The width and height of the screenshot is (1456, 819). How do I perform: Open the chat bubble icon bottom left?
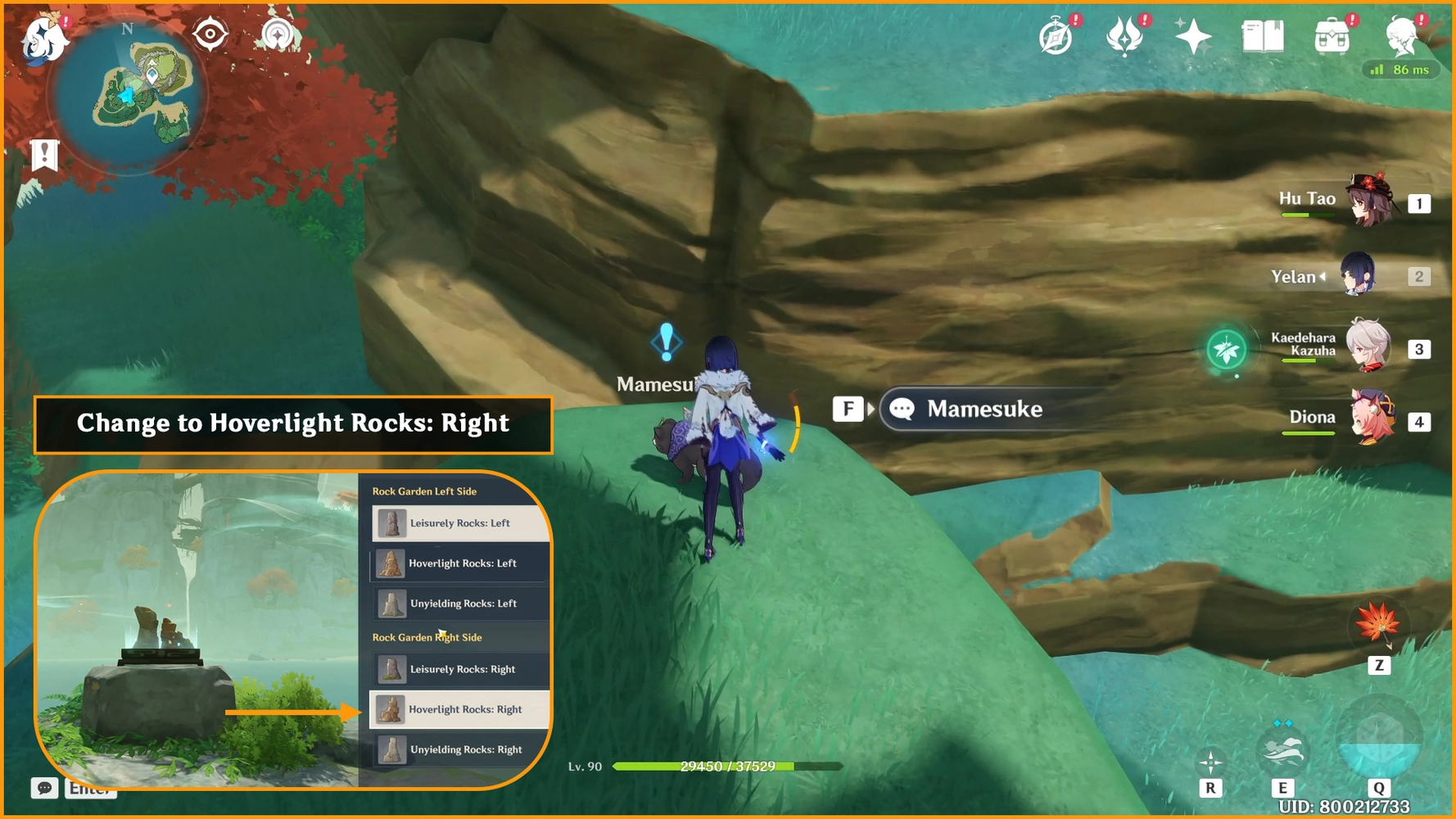point(44,789)
